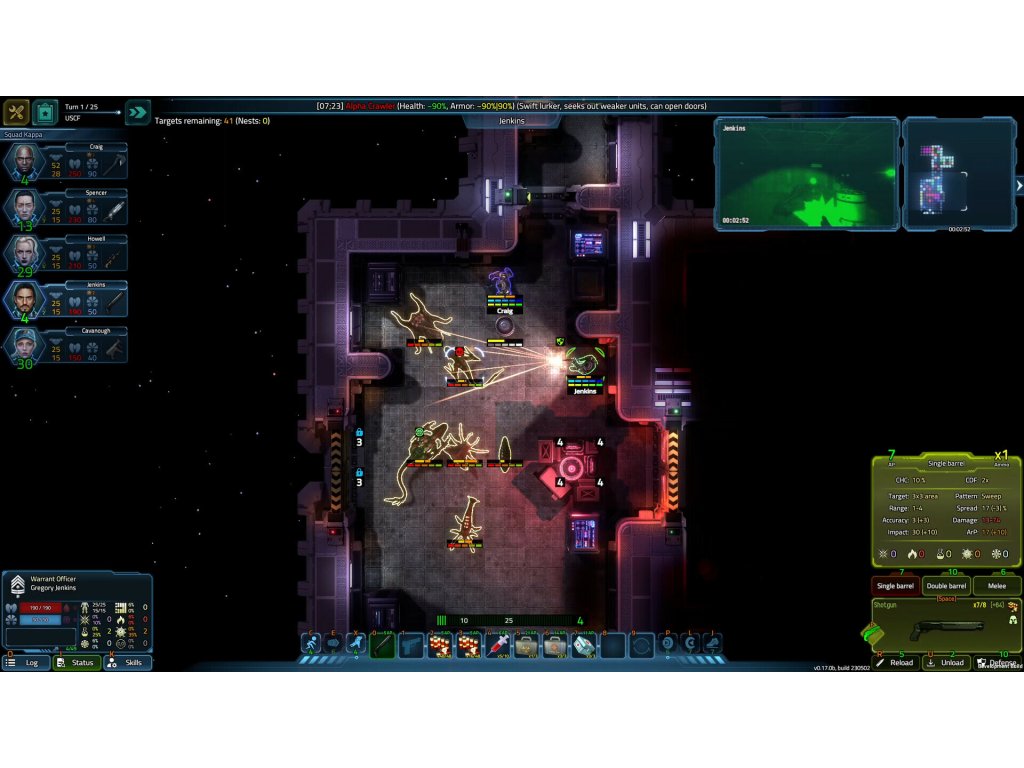Choose the Double barrel fire mode

tap(946, 586)
